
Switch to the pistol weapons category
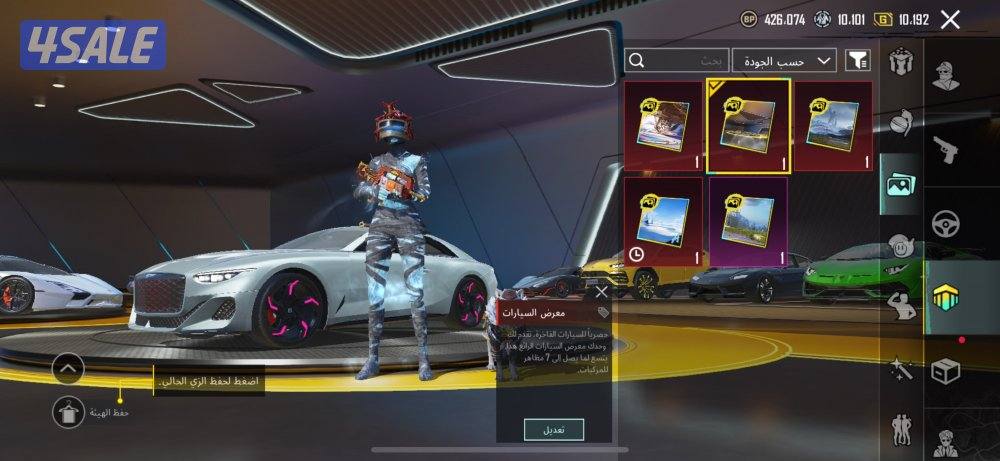coord(945,149)
